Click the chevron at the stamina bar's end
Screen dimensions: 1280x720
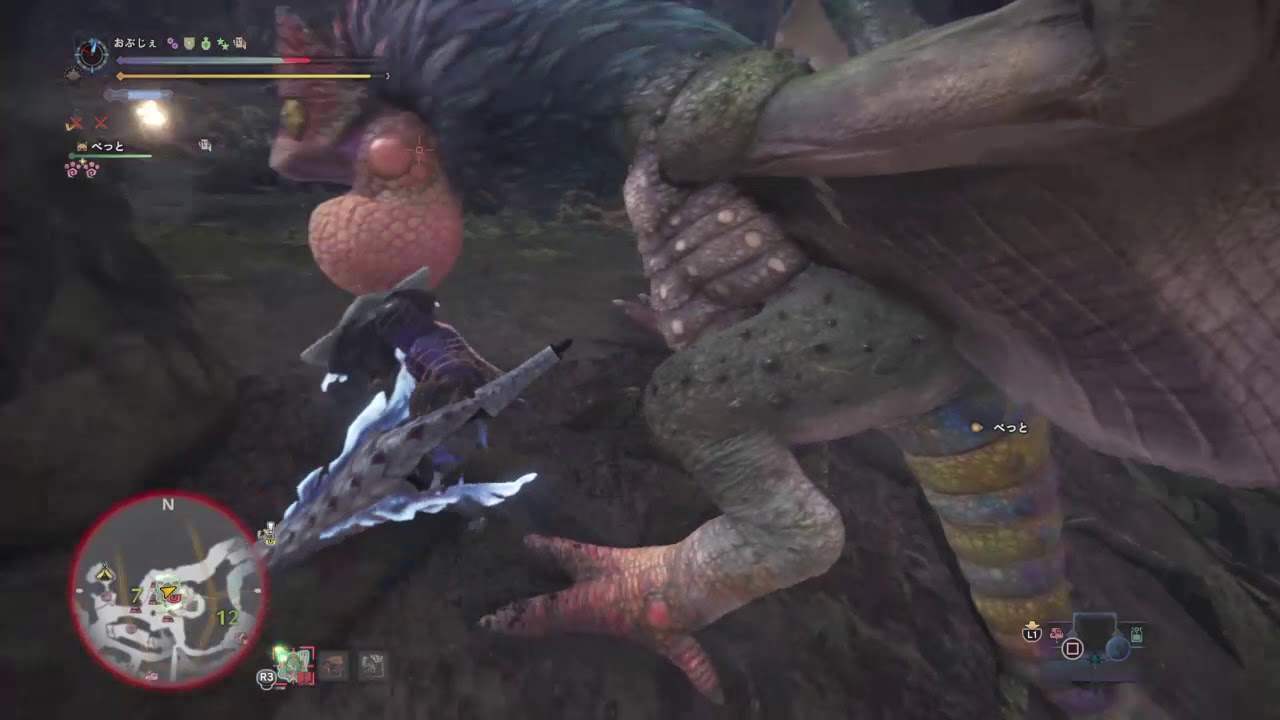point(386,75)
